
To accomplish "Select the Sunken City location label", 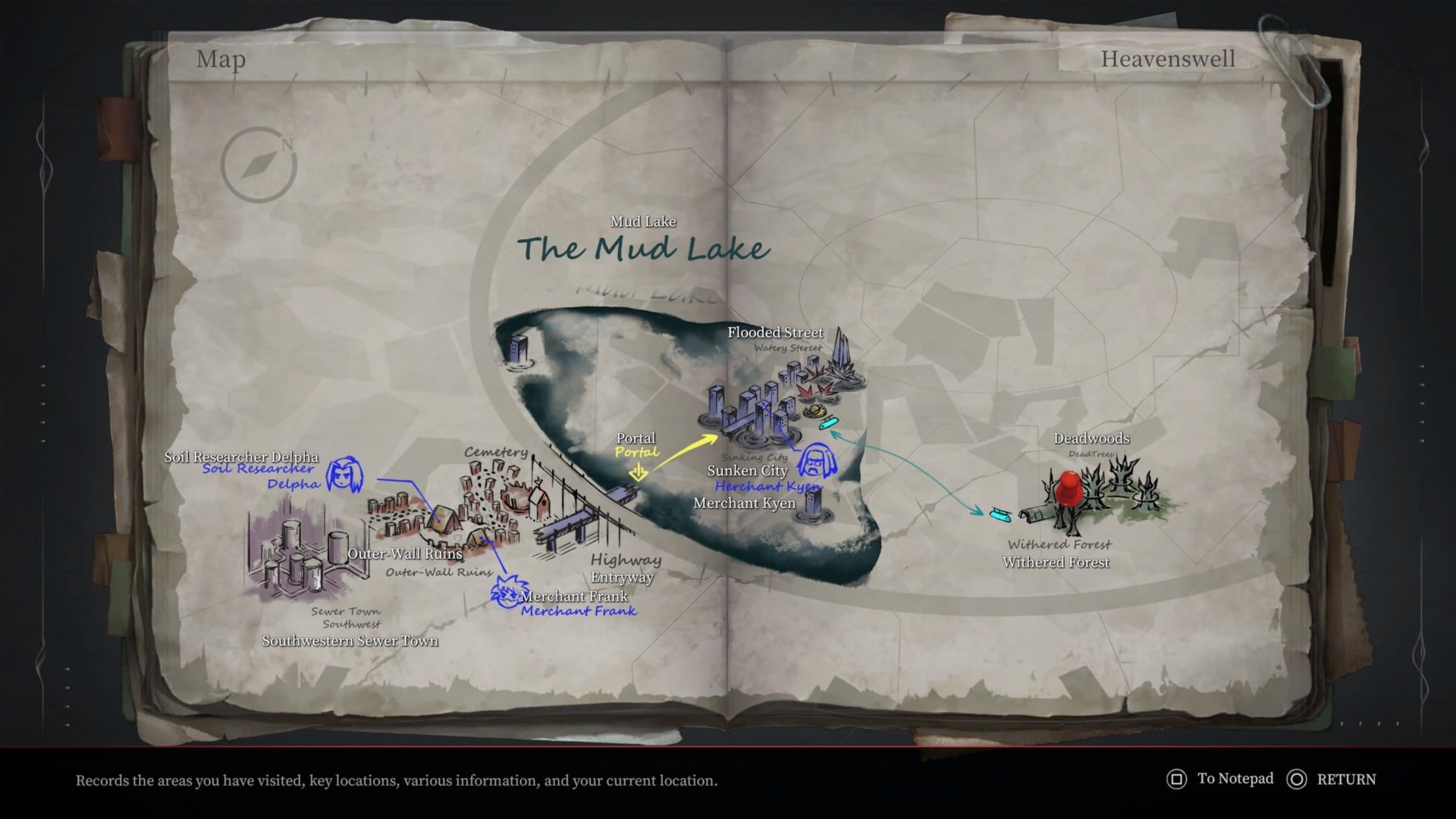I will [746, 471].
